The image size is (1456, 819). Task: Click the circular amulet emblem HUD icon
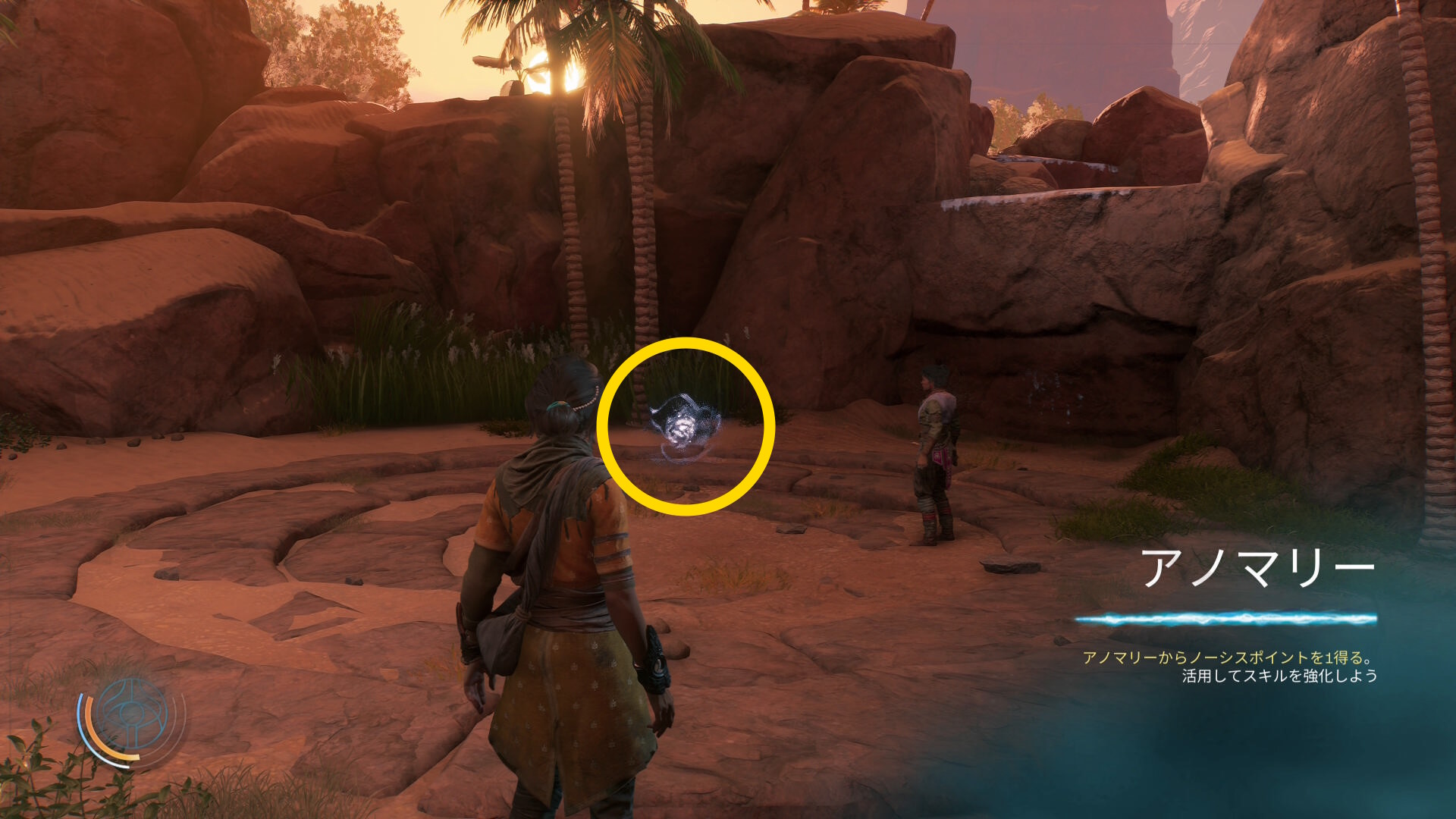pyautogui.click(x=132, y=716)
